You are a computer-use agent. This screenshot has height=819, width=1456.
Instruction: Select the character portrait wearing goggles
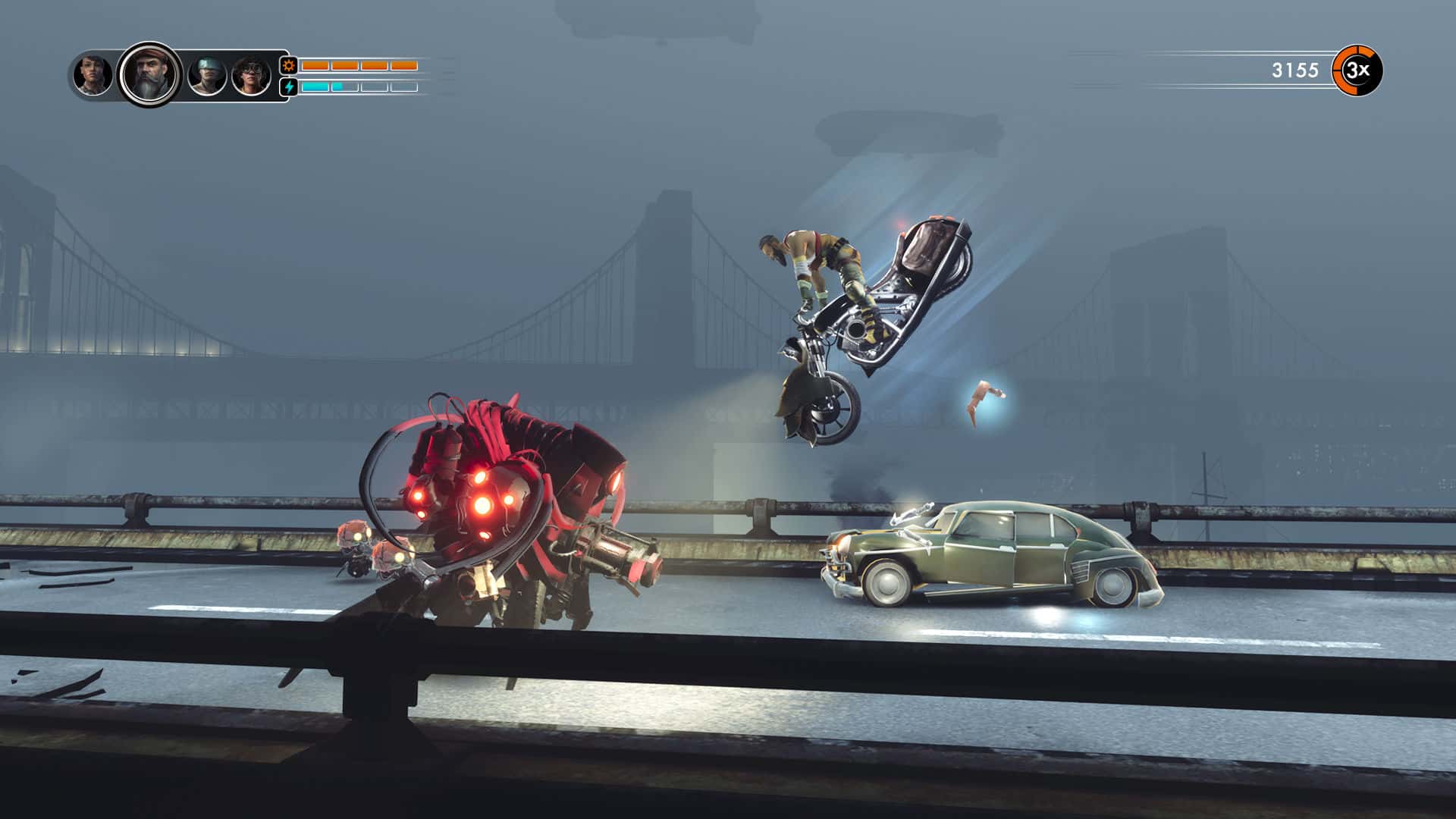pyautogui.click(x=250, y=74)
